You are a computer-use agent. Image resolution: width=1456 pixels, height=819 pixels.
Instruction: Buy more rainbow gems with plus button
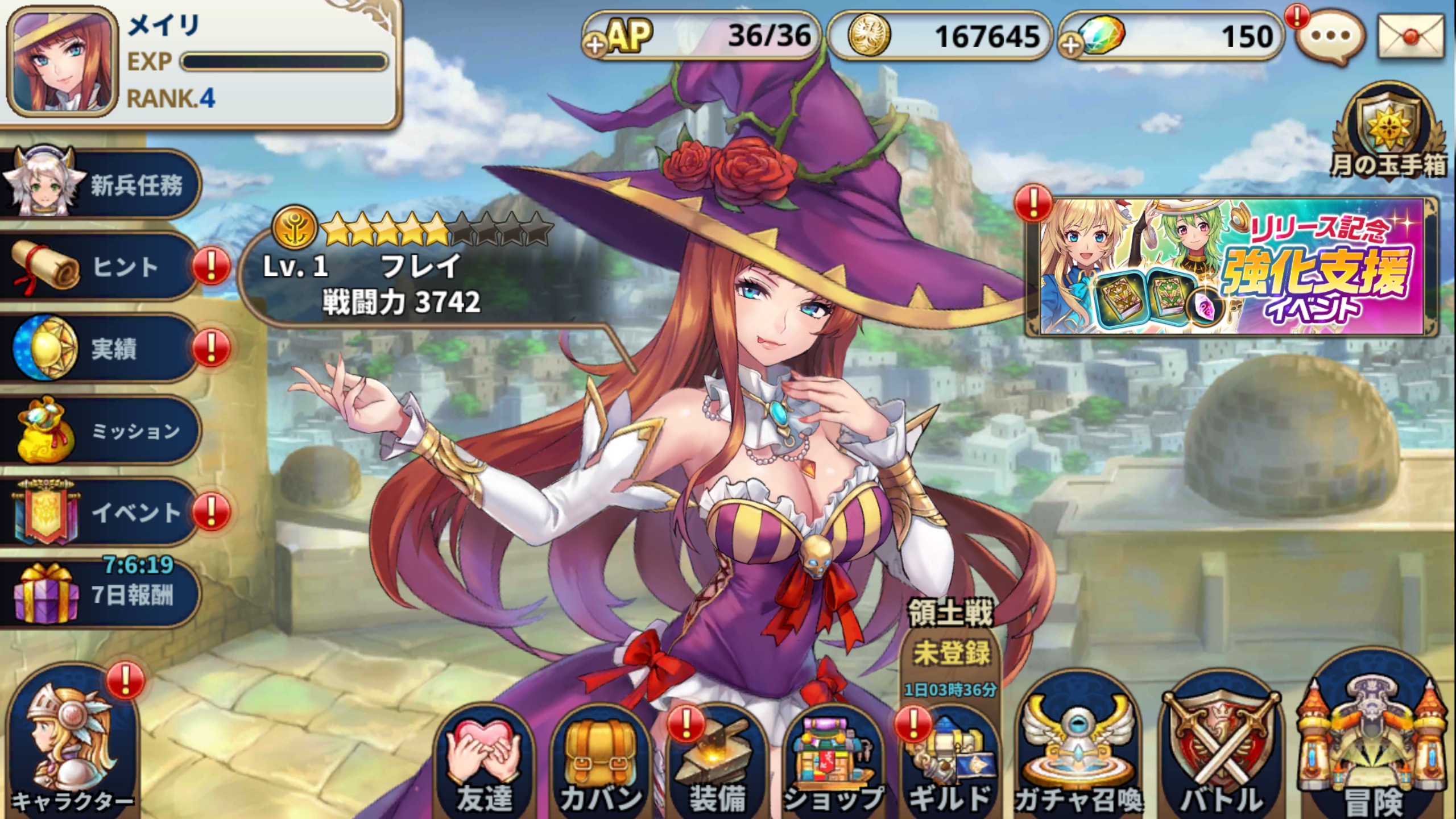coord(1071,44)
